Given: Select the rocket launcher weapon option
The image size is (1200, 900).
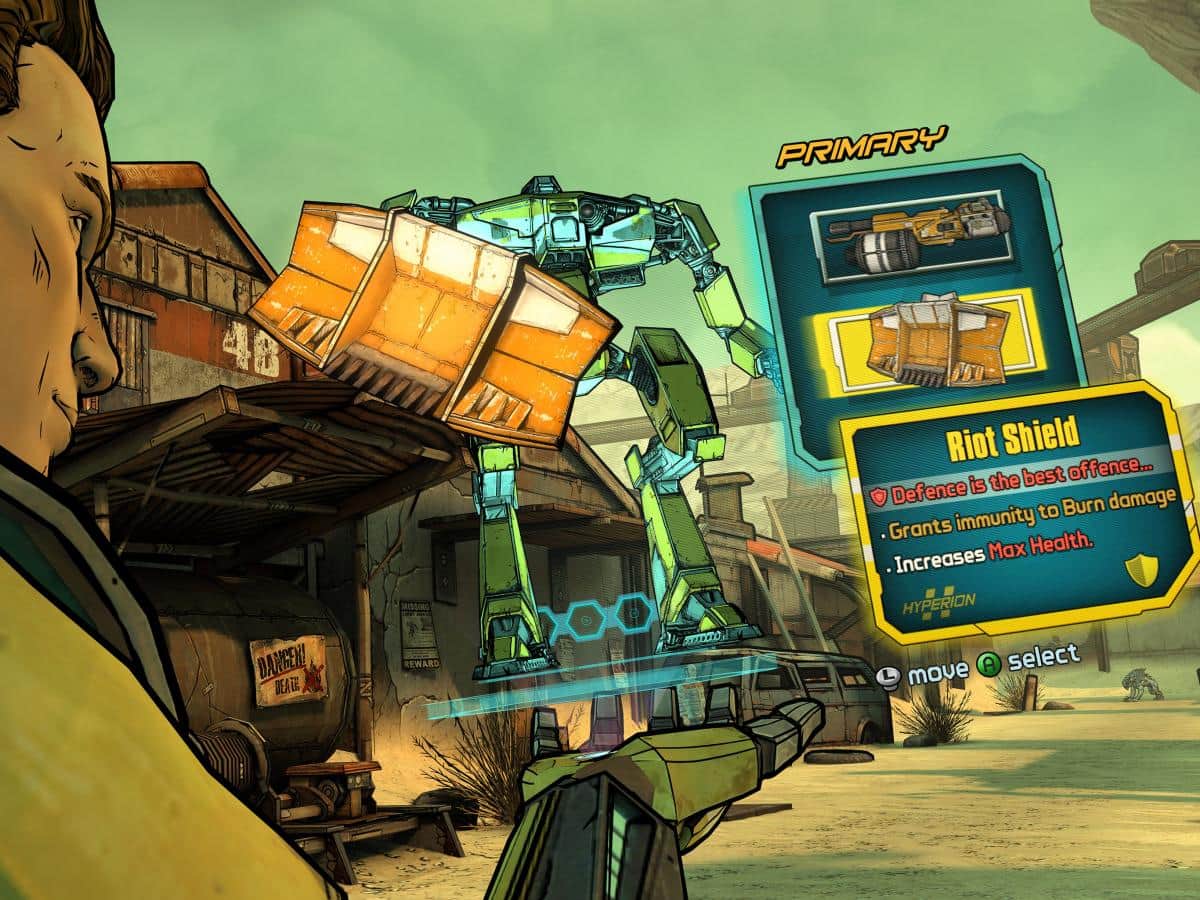Looking at the screenshot, I should 916,237.
